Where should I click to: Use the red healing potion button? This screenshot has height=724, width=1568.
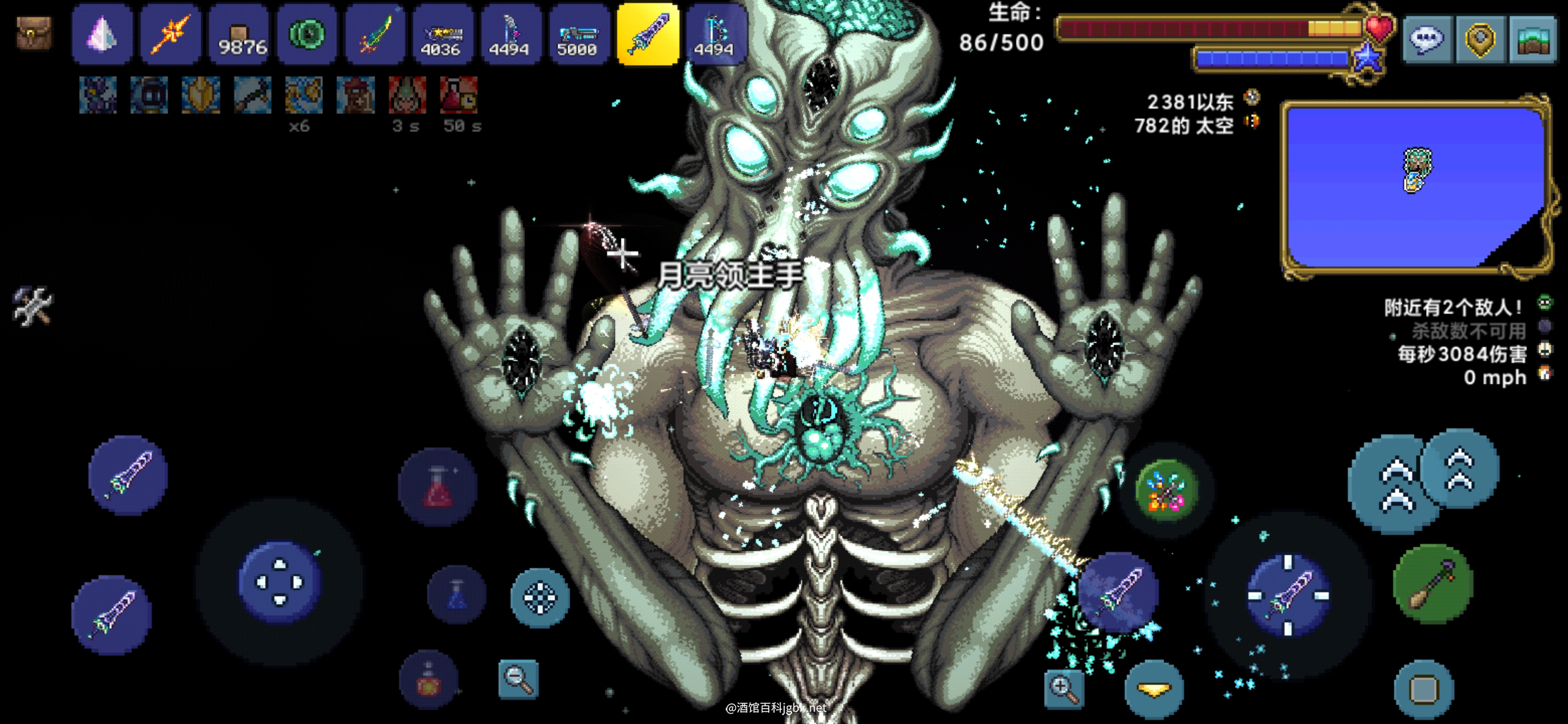click(x=438, y=487)
